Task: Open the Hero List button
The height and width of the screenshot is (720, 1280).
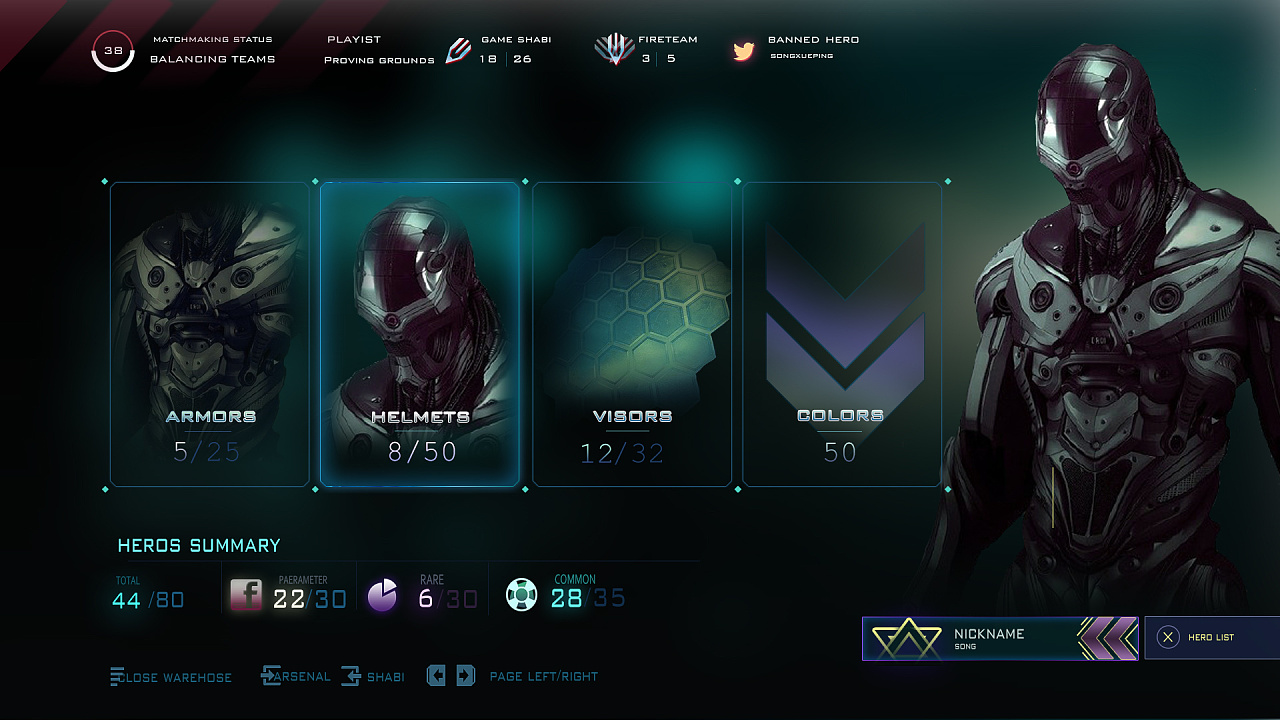Action: pyautogui.click(x=1211, y=638)
